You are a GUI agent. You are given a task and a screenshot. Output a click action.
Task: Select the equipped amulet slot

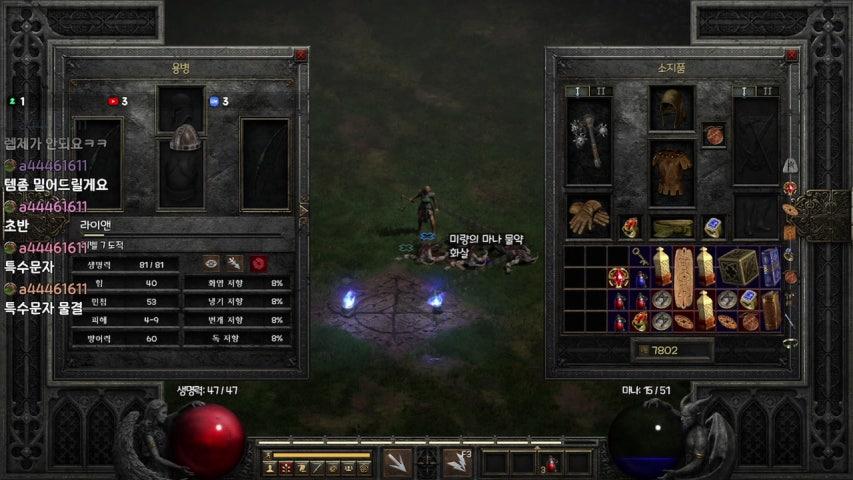pos(713,134)
